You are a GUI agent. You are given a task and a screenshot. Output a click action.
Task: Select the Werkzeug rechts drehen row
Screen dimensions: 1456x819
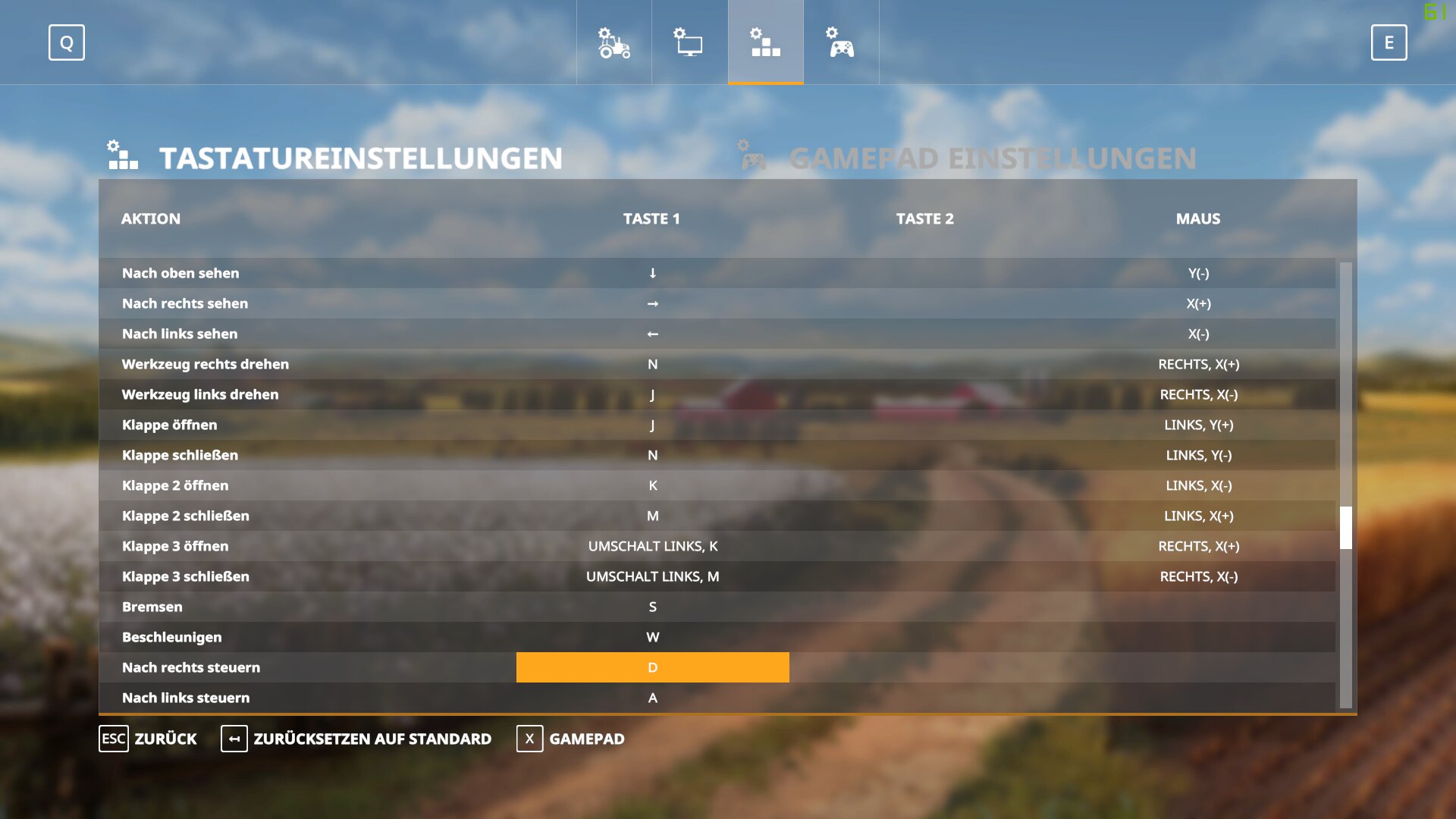click(x=206, y=364)
